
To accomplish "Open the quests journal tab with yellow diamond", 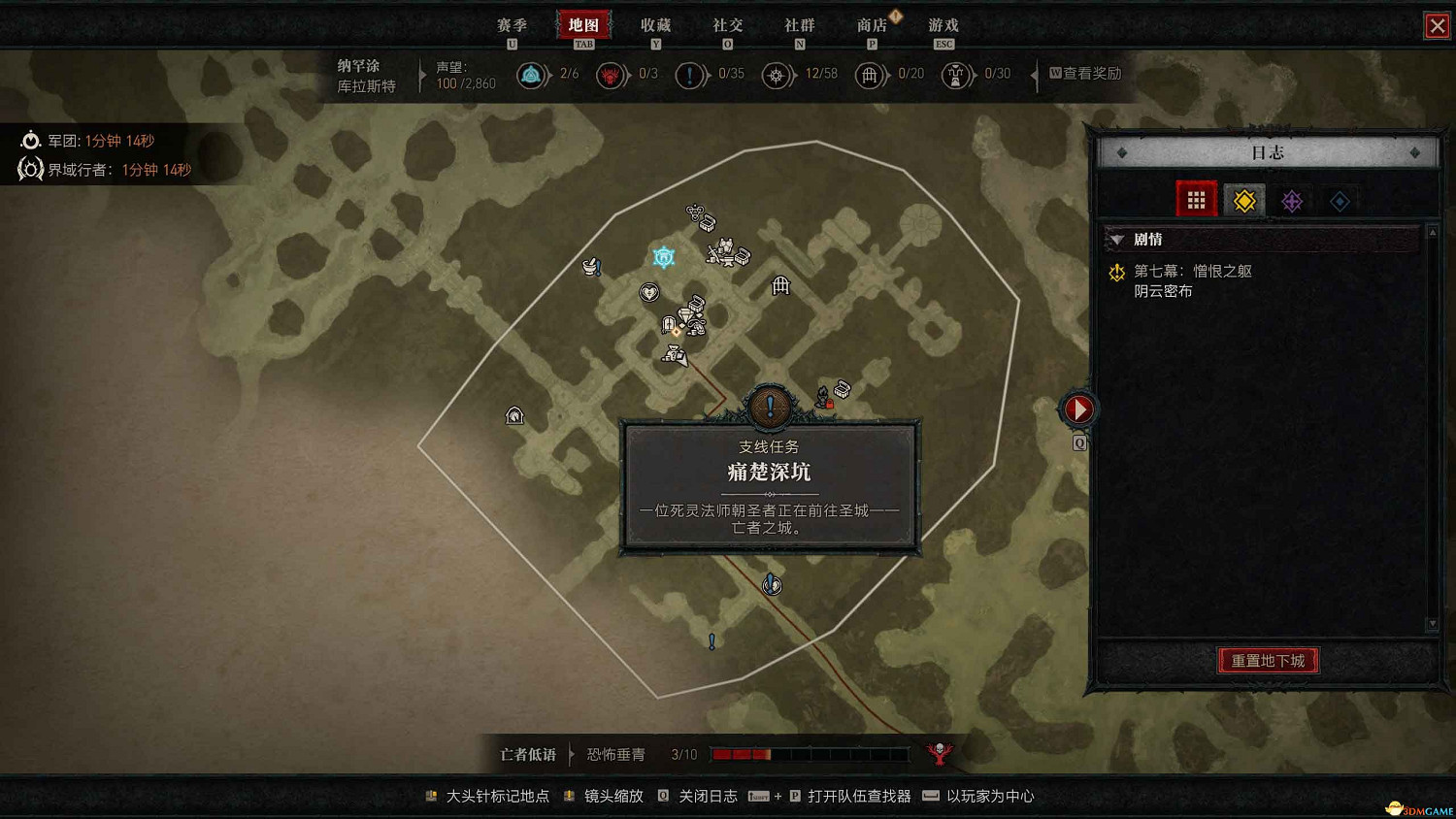I will [x=1243, y=200].
